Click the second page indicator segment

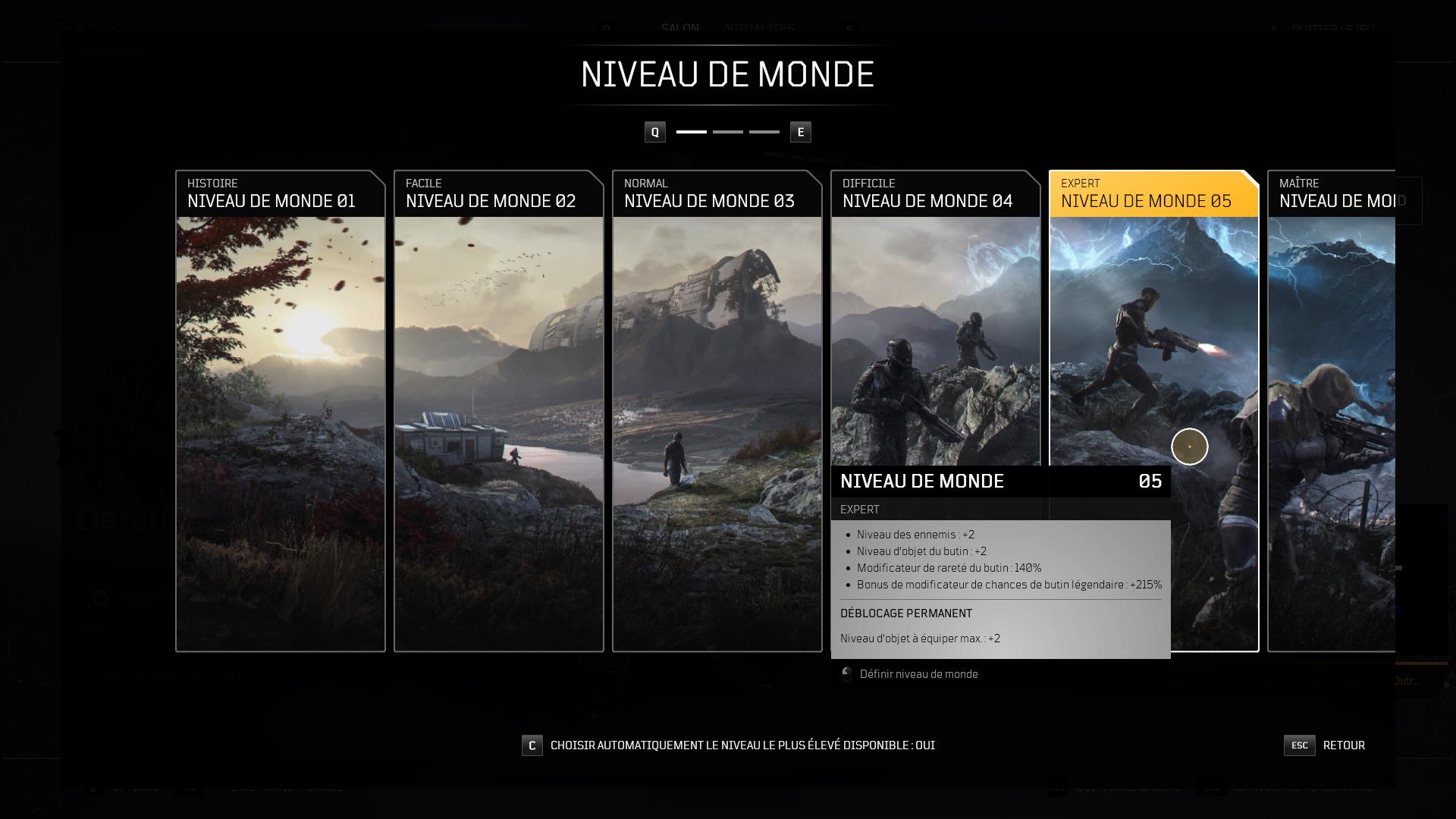point(729,131)
